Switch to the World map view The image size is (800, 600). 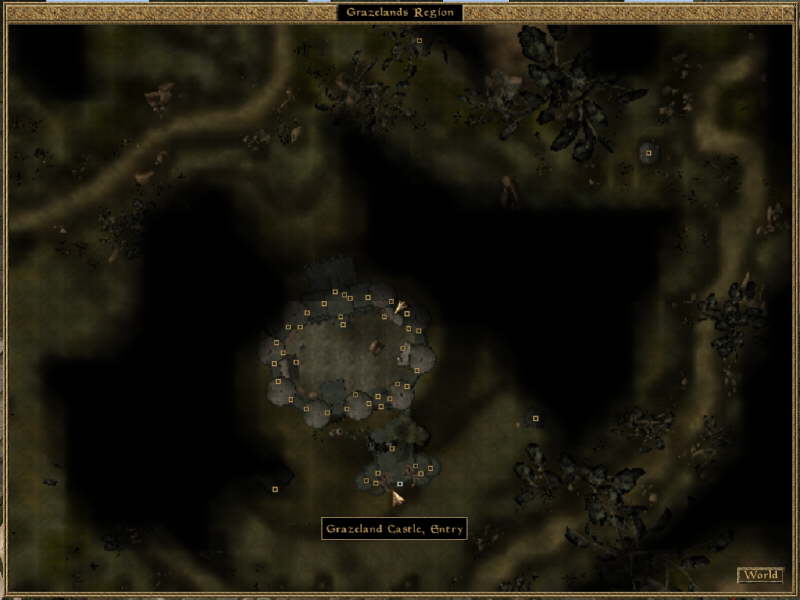click(760, 575)
